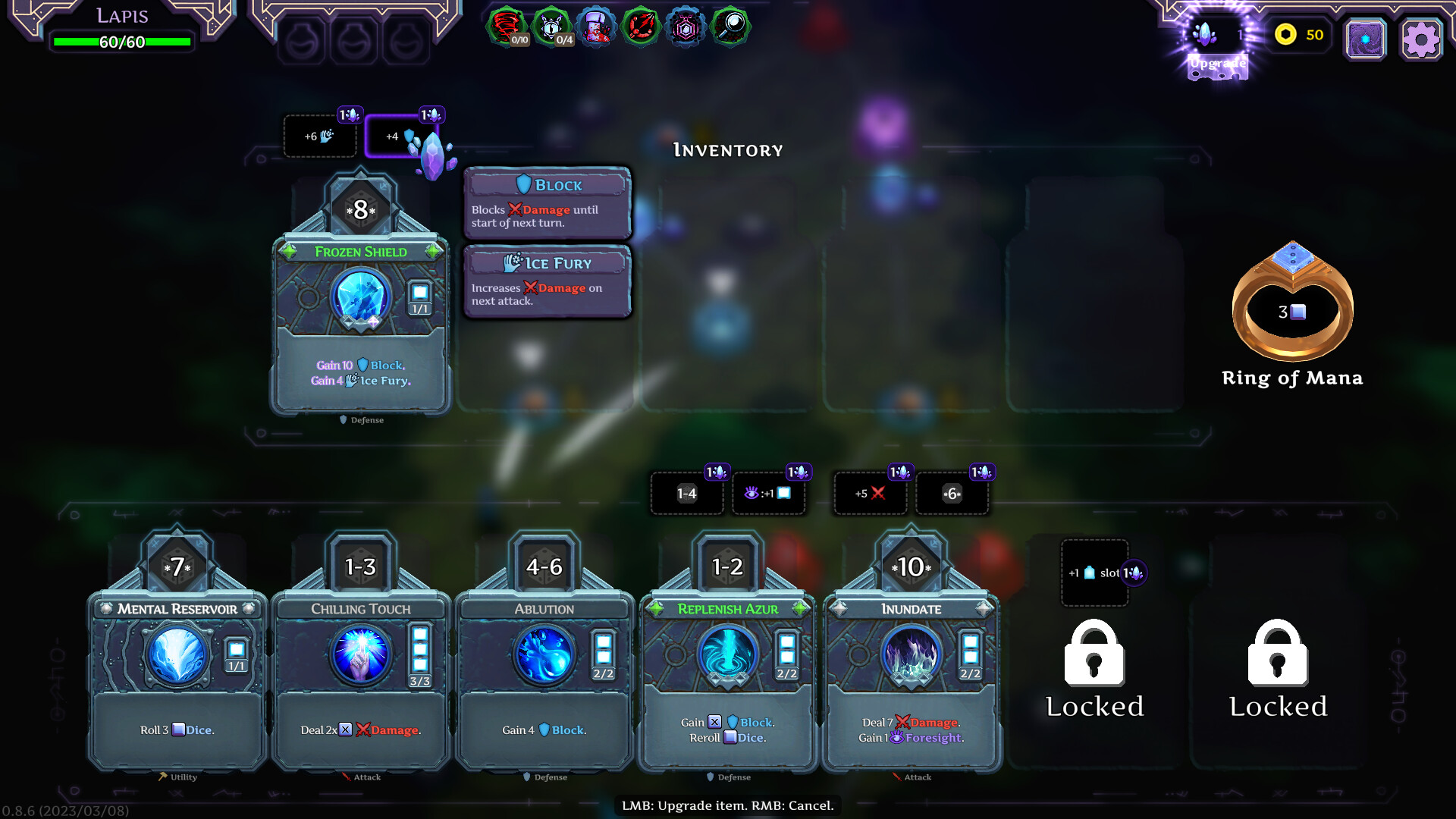The image size is (1456, 819).
Task: Pick the +5 damage upgrade for Inundate
Action: (x=870, y=493)
